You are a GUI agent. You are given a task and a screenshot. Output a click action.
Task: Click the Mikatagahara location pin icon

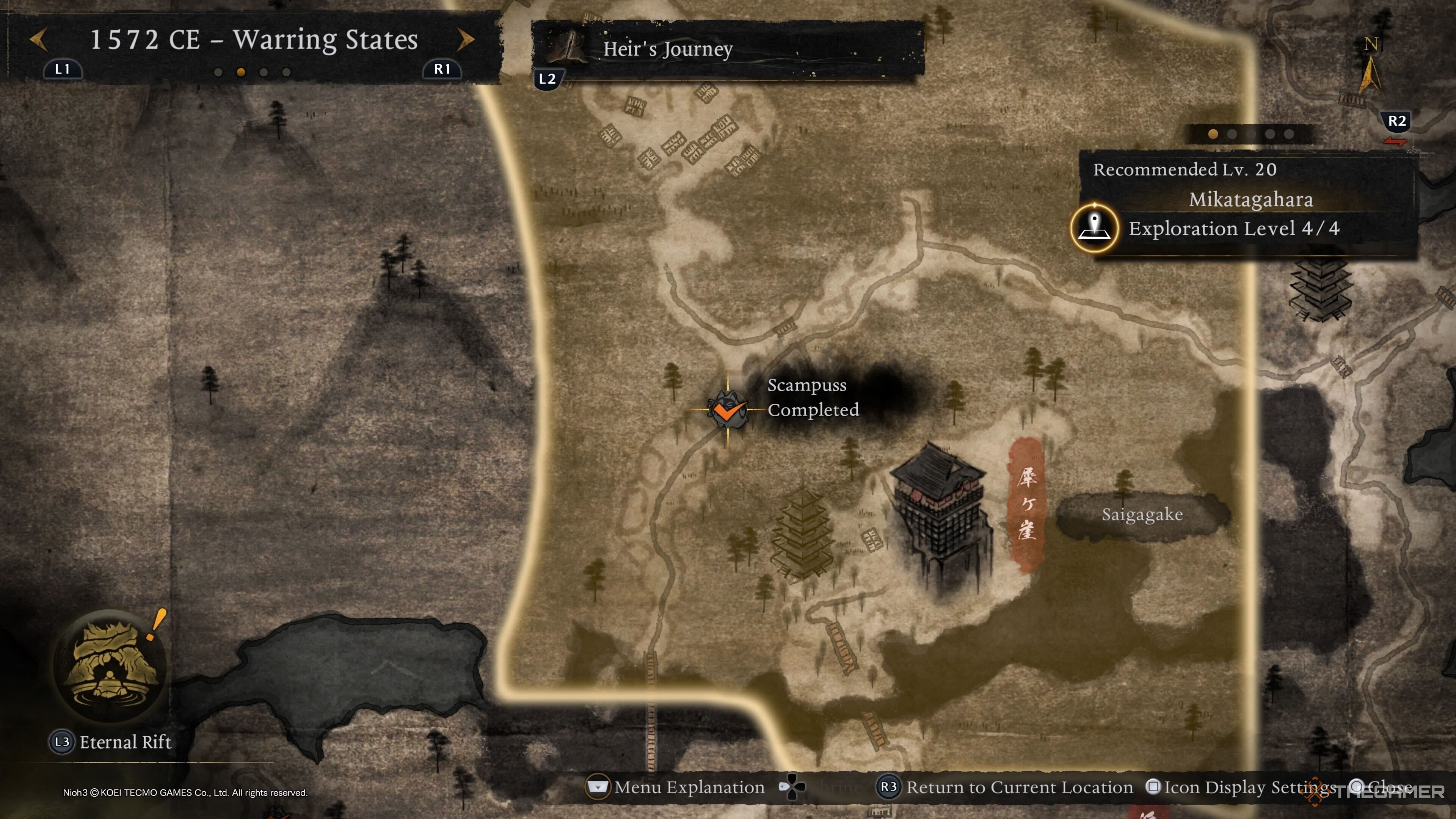coord(1094,228)
